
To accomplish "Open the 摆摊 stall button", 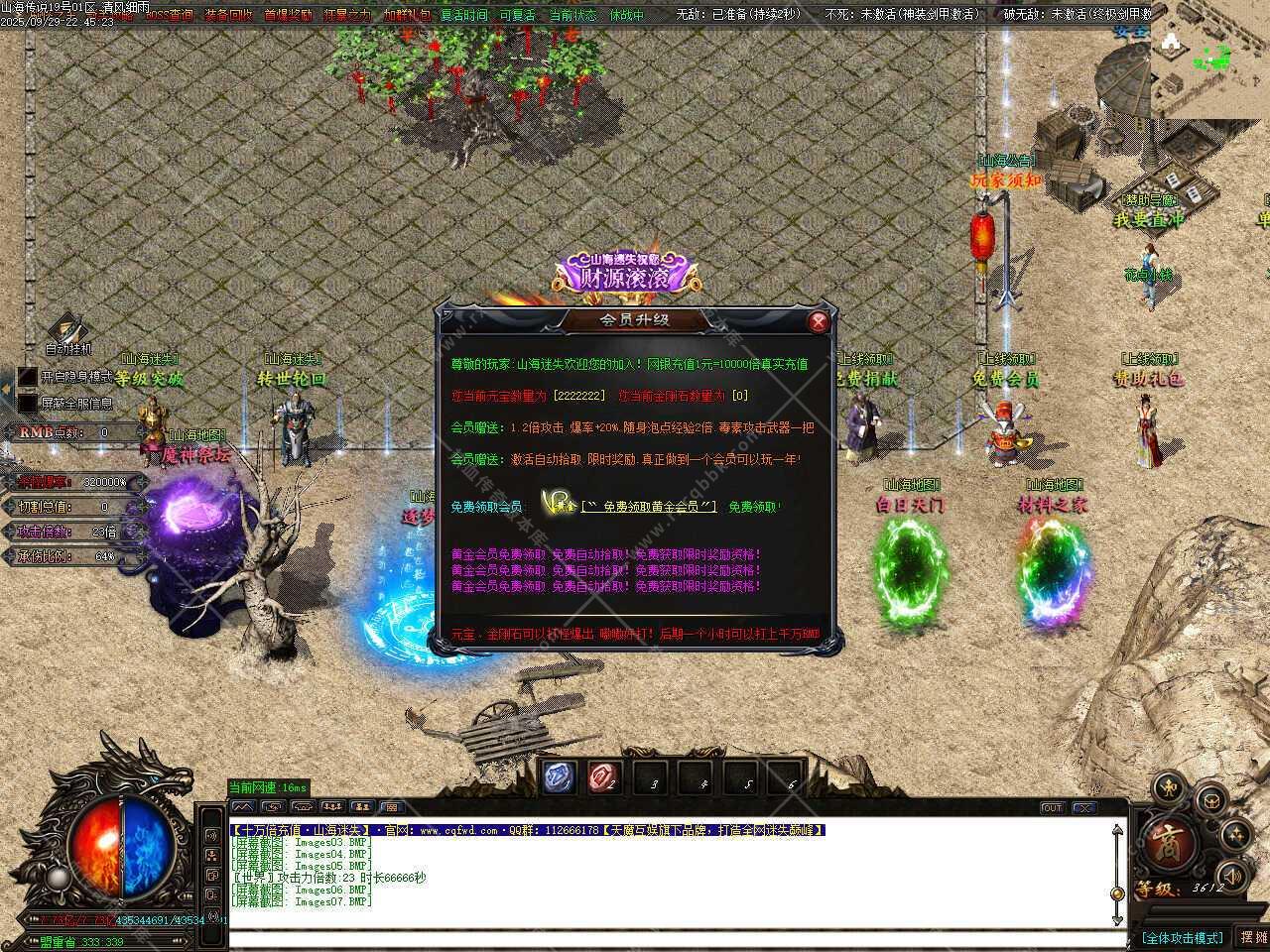I will [1253, 937].
